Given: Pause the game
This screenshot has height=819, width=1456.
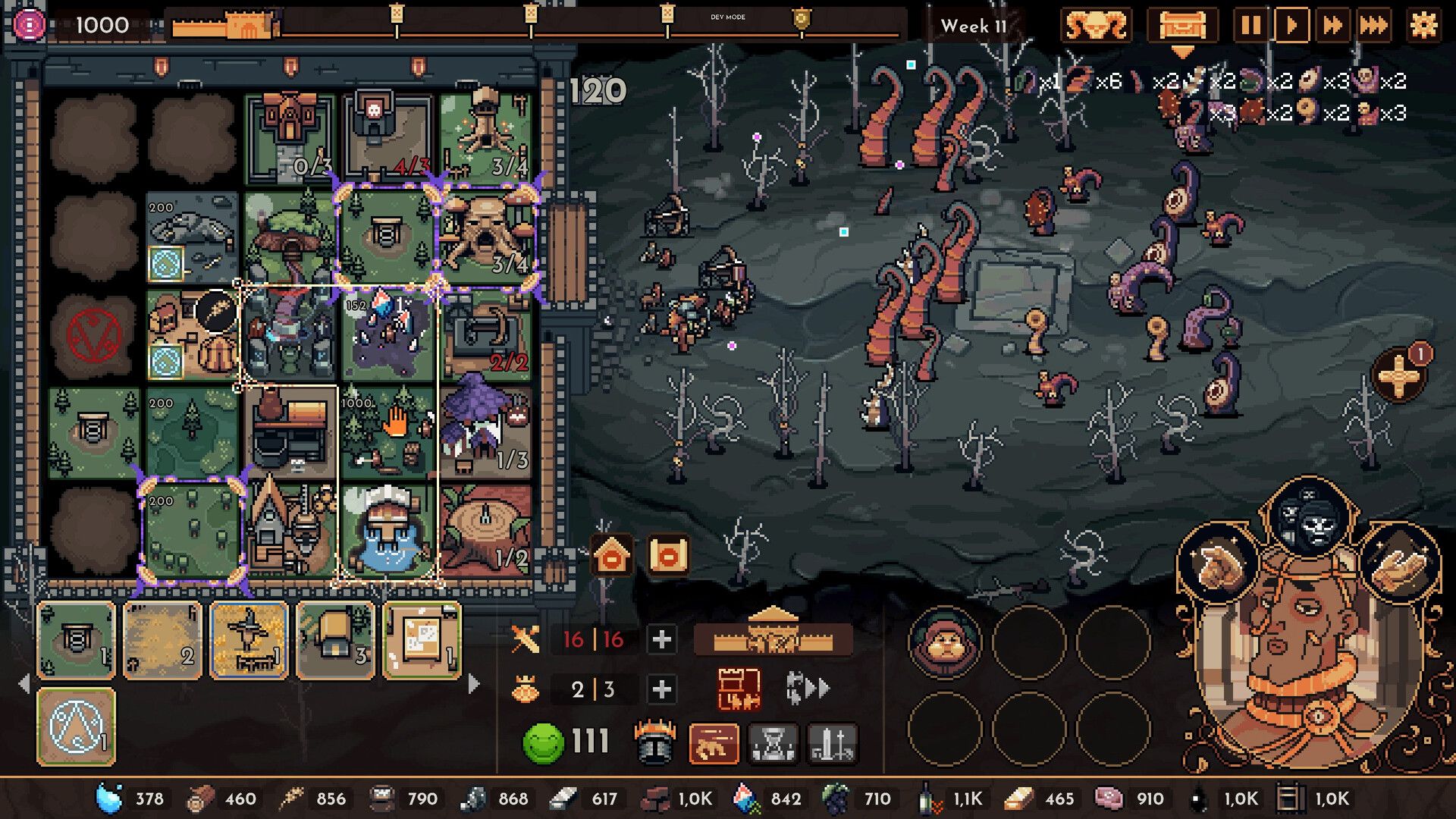Looking at the screenshot, I should pyautogui.click(x=1252, y=25).
